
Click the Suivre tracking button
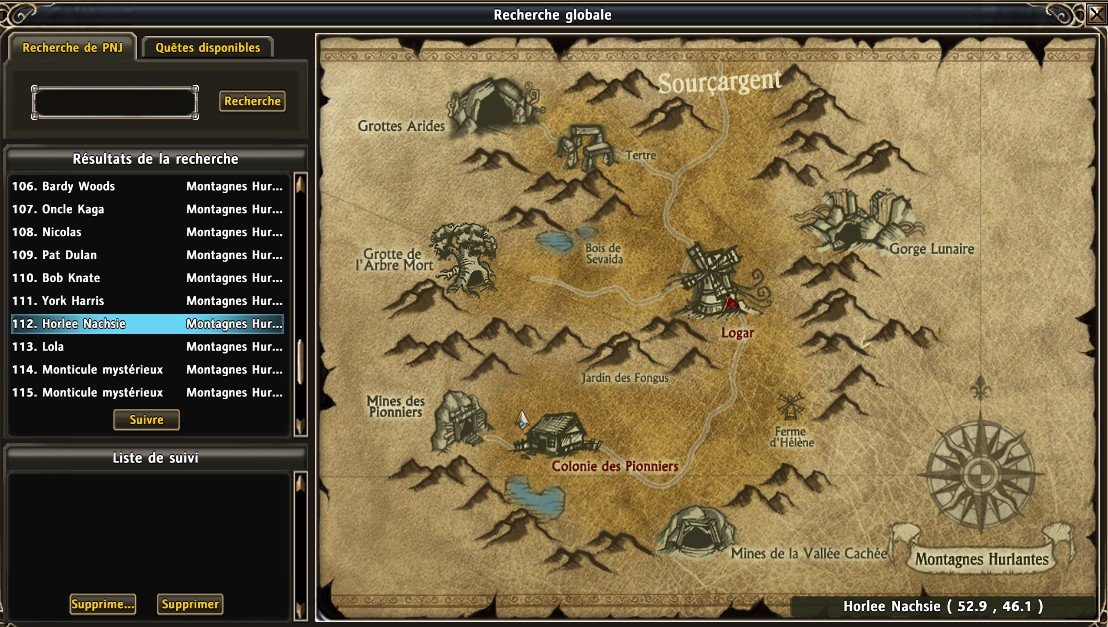146,419
